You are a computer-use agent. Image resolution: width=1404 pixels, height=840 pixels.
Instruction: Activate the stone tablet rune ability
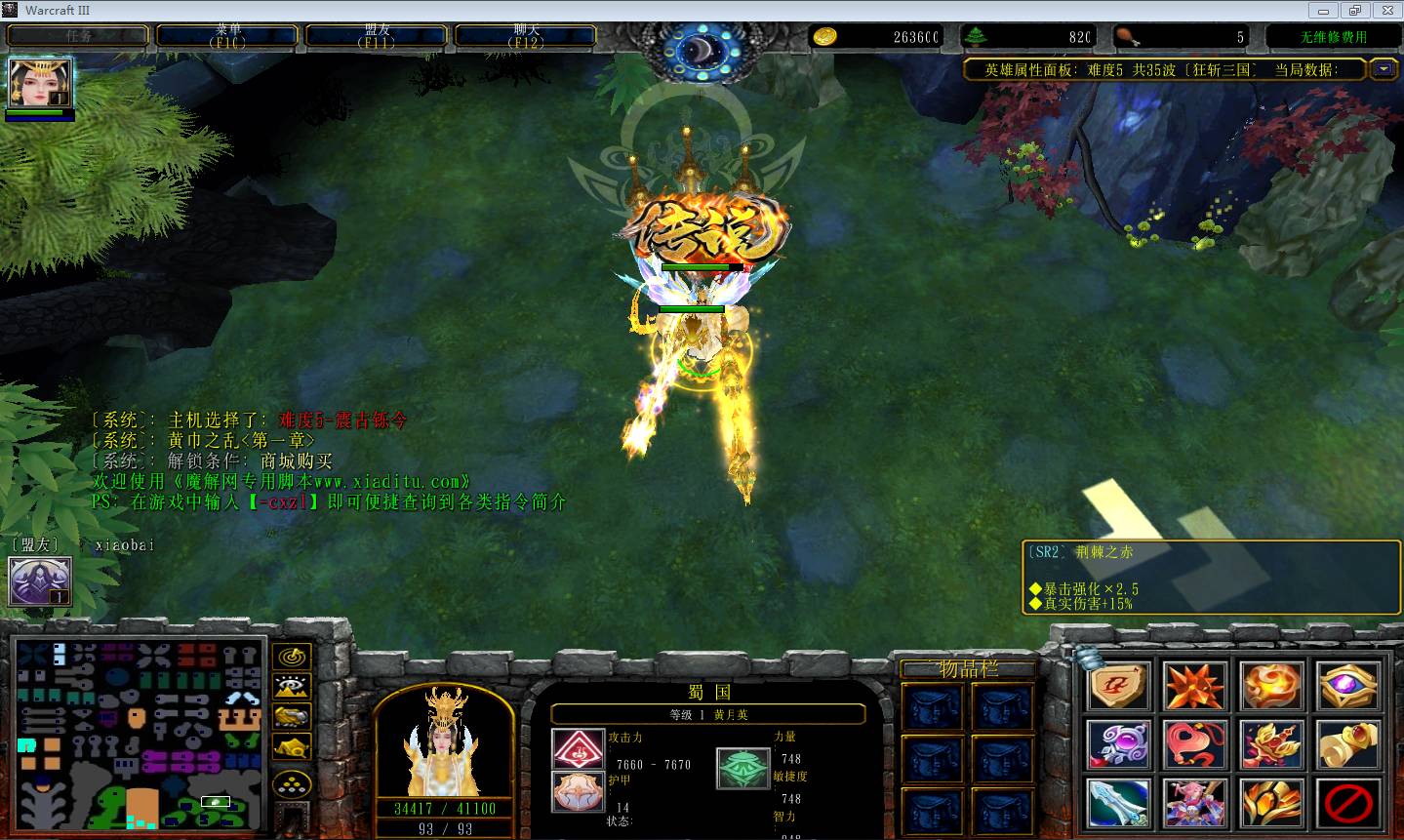point(1118,686)
